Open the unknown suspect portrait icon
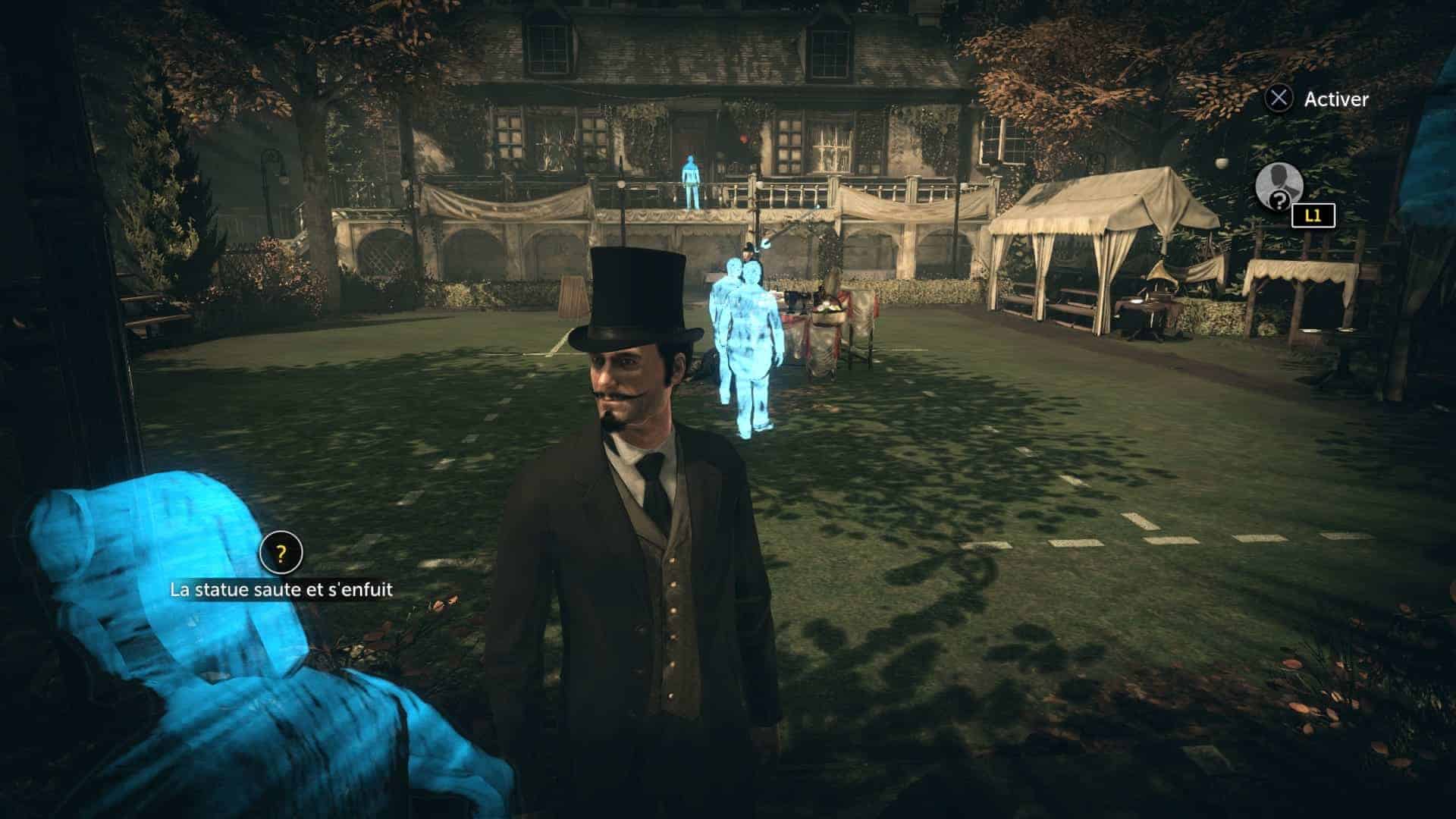This screenshot has height=819, width=1456. pyautogui.click(x=1279, y=187)
